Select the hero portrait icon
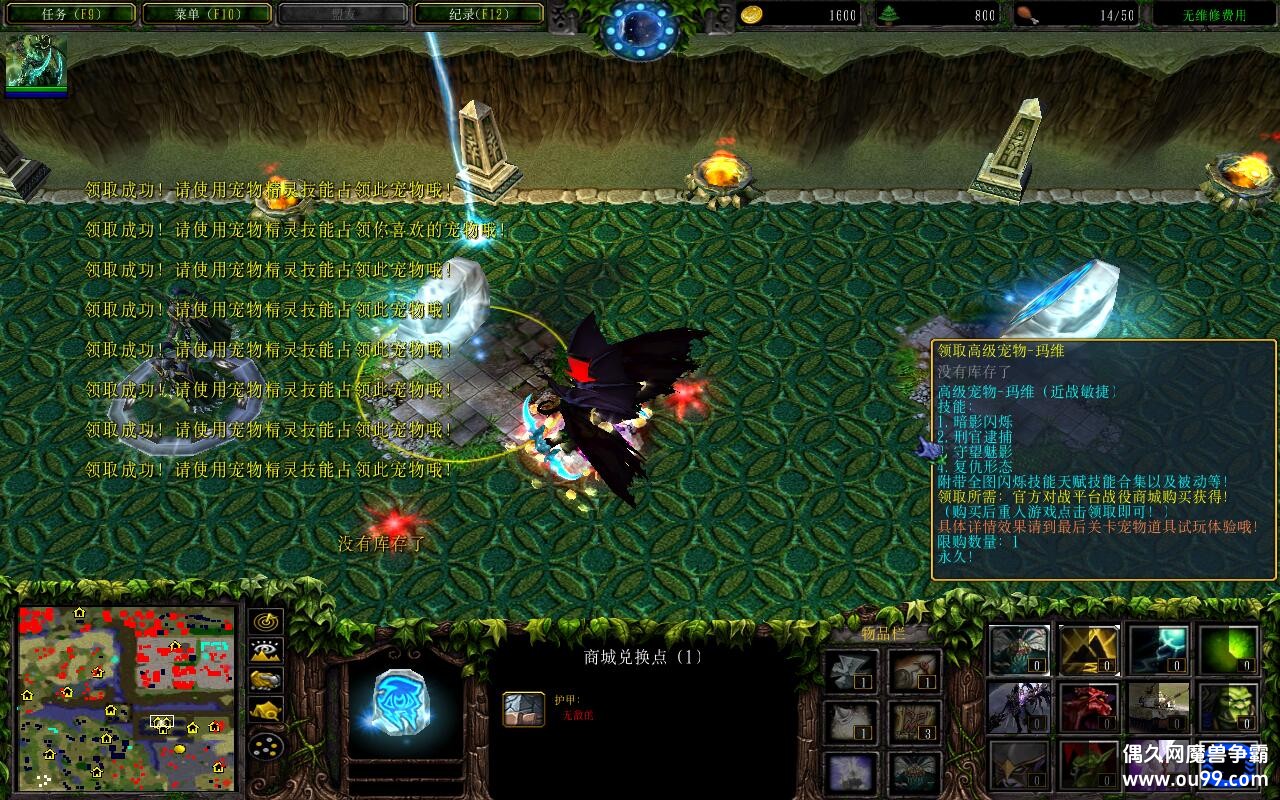Screen dimensions: 1280x800 37,64
